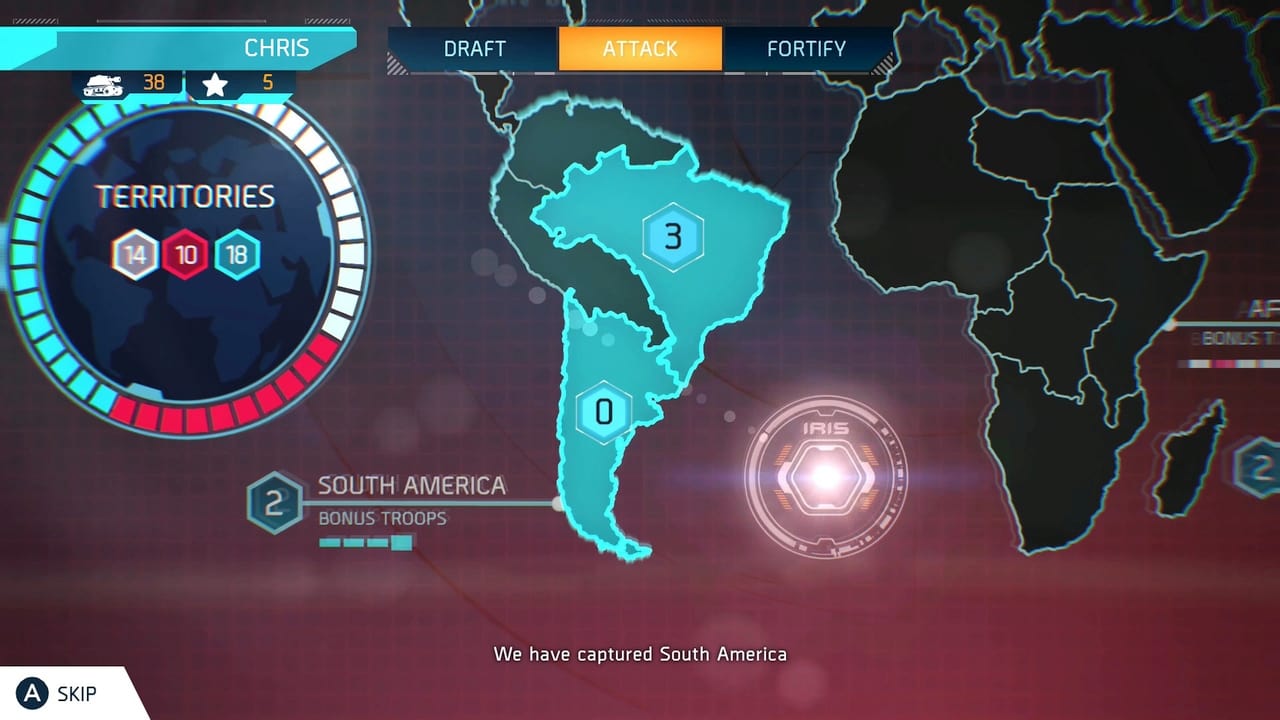Open the FORTIFY phase tab
This screenshot has width=1280, height=720.
click(806, 48)
